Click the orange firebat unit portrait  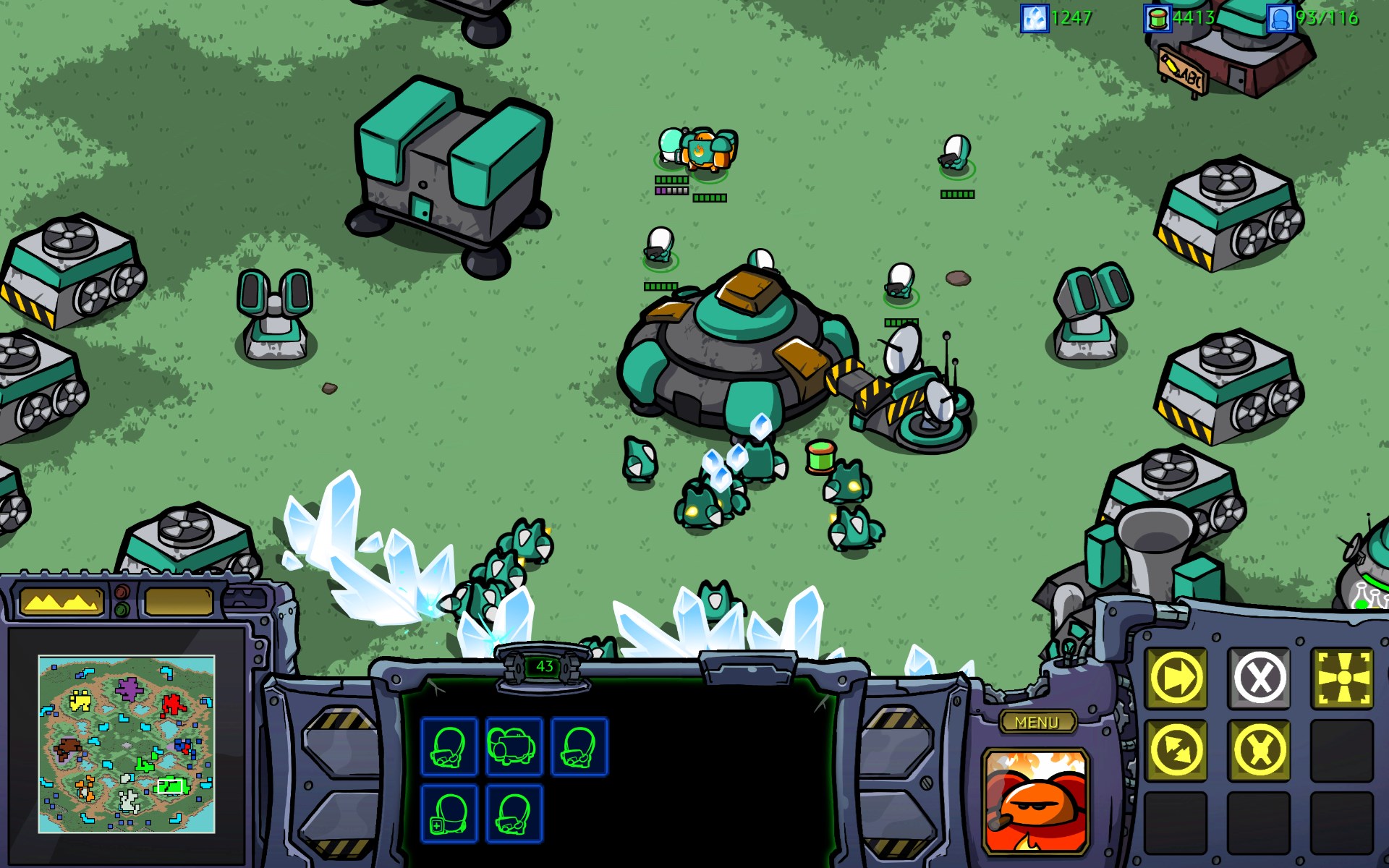pyautogui.click(x=1036, y=801)
